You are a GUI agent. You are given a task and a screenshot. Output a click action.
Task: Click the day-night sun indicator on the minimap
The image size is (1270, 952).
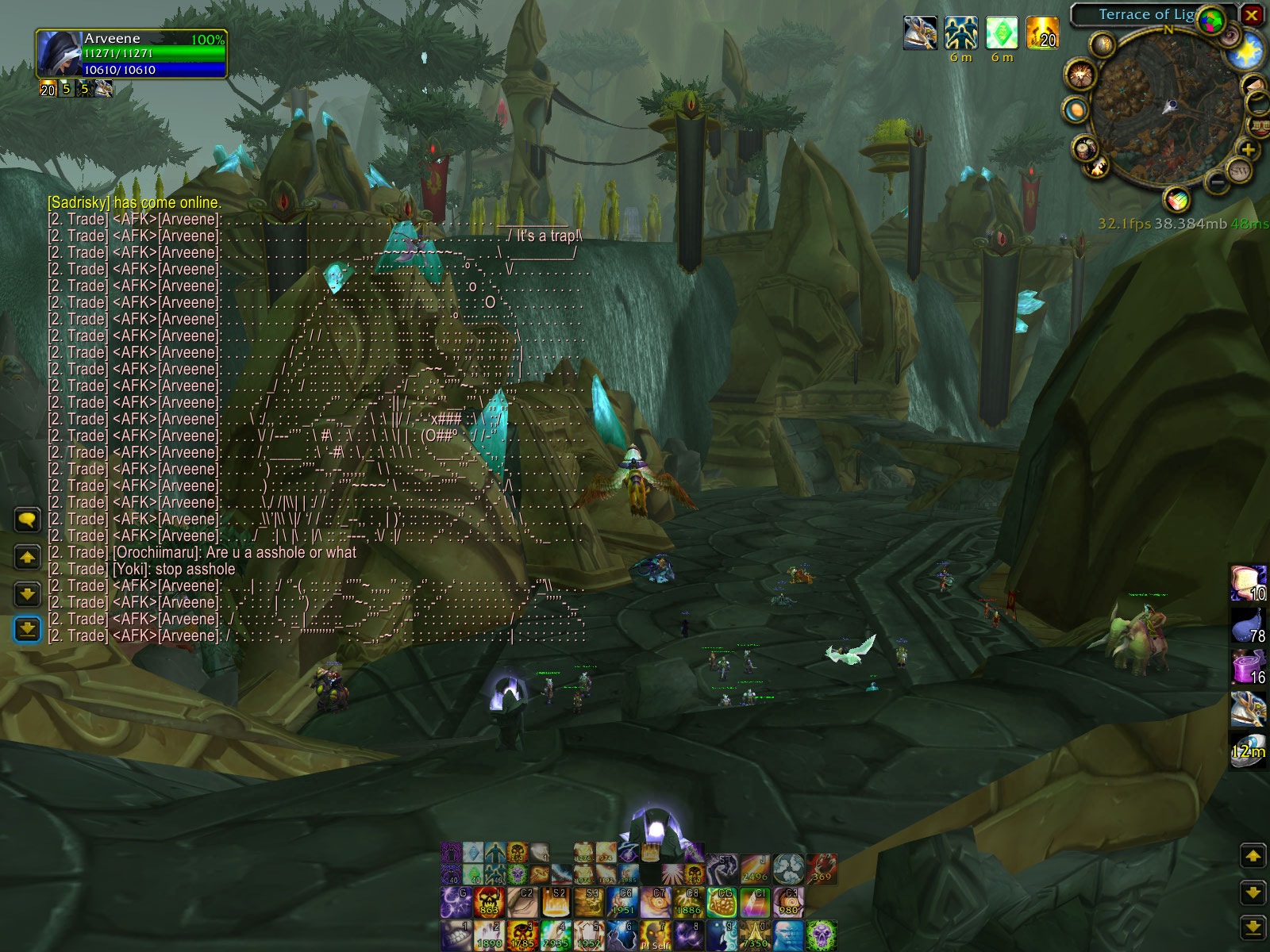(x=1246, y=52)
